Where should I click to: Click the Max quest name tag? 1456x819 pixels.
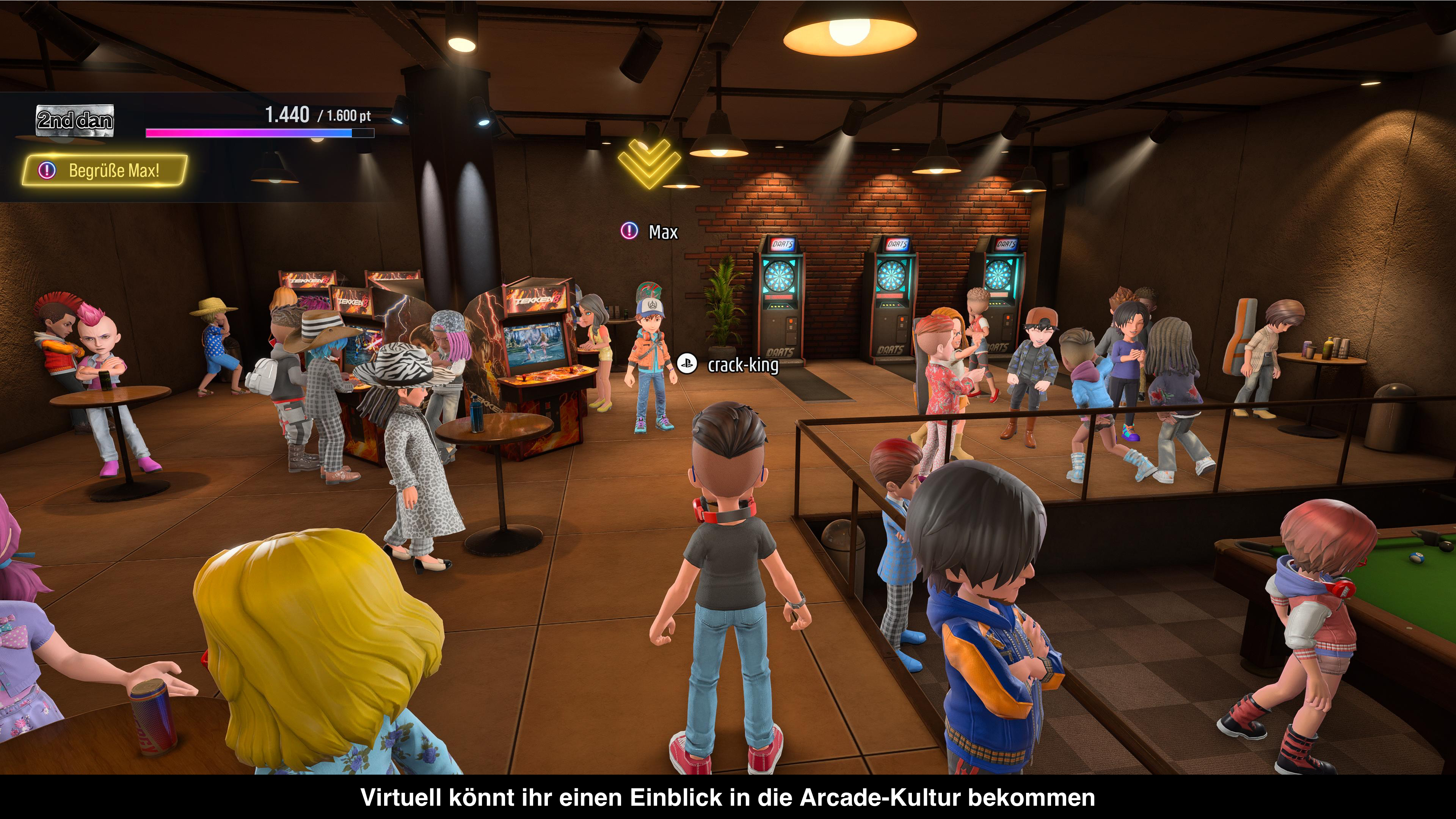tap(651, 232)
